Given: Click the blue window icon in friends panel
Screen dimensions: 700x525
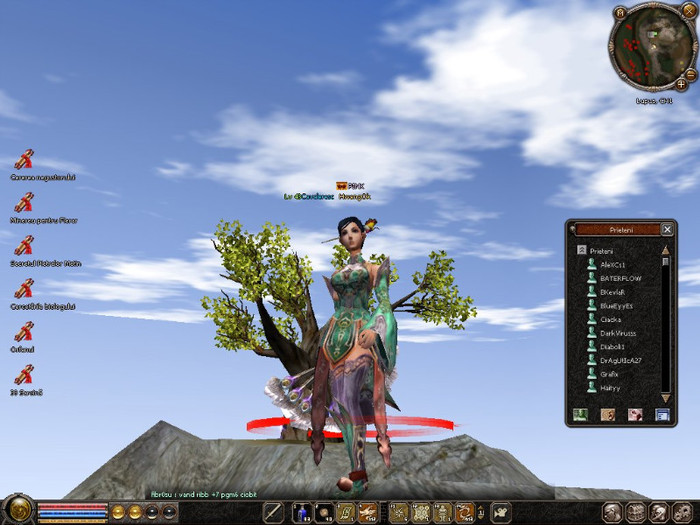Looking at the screenshot, I should 661,414.
